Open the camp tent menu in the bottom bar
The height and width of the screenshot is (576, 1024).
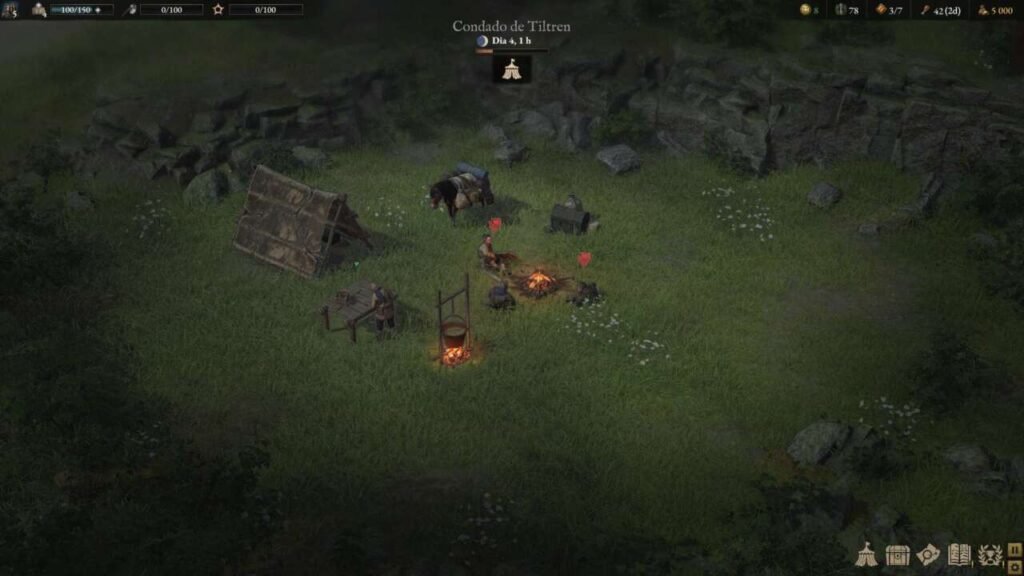[866, 556]
